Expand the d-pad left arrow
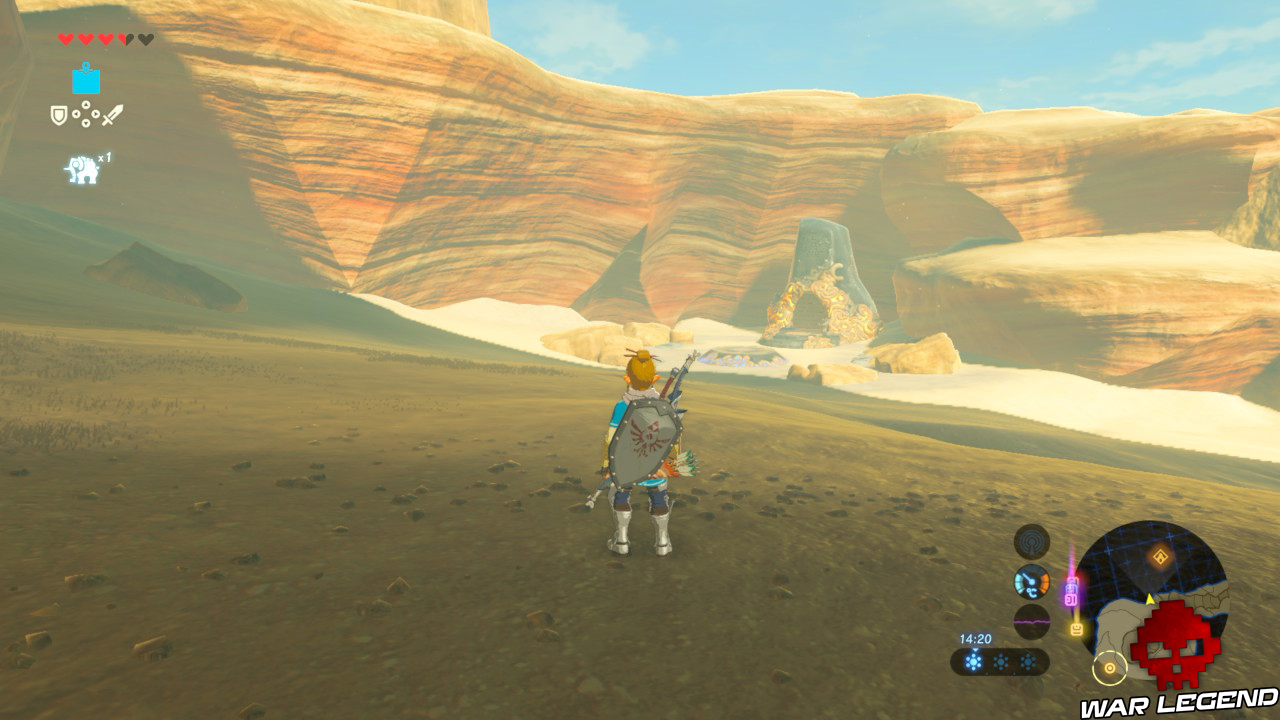1280x720 pixels. 78,114
